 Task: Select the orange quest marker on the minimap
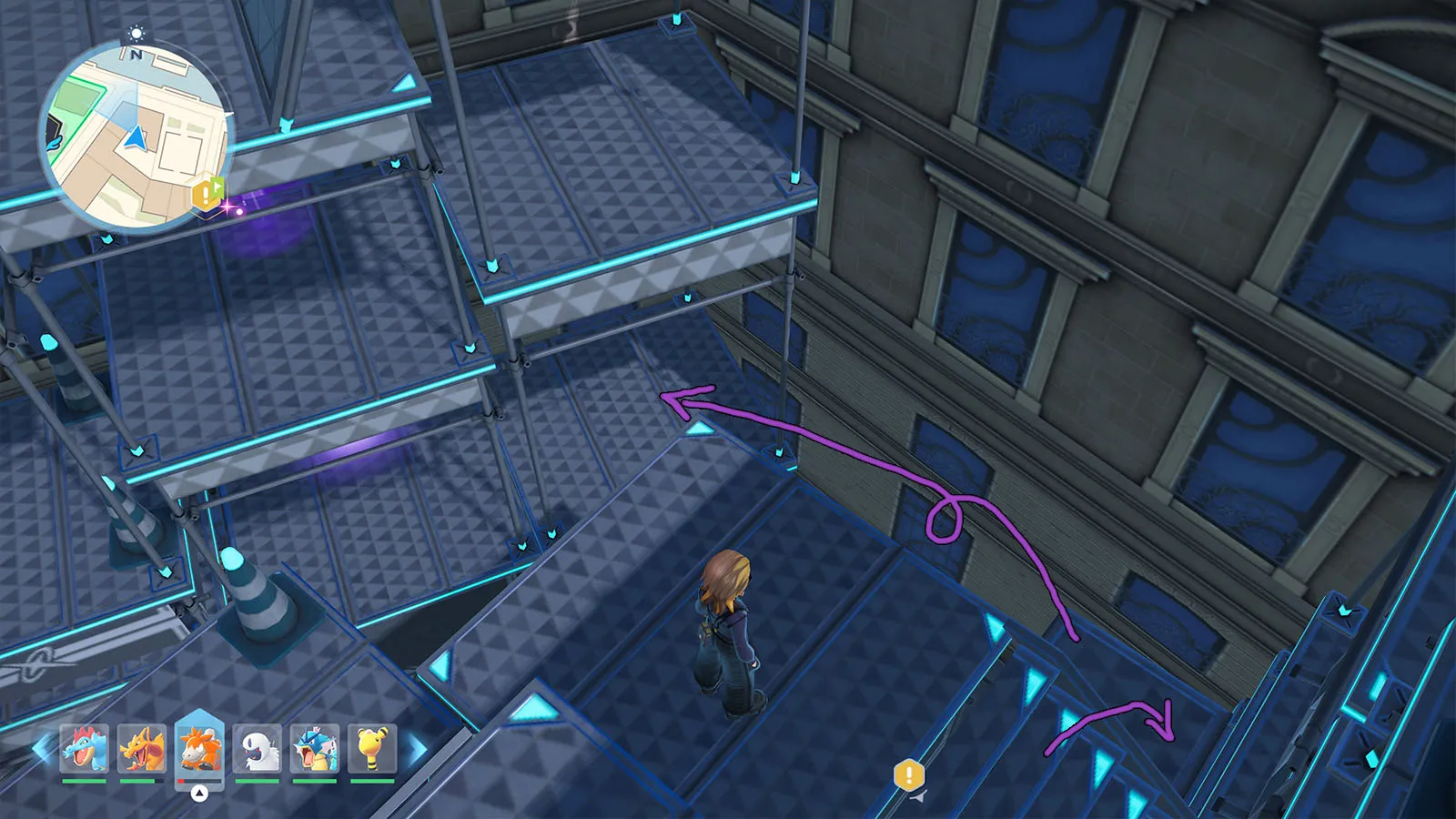(x=207, y=193)
